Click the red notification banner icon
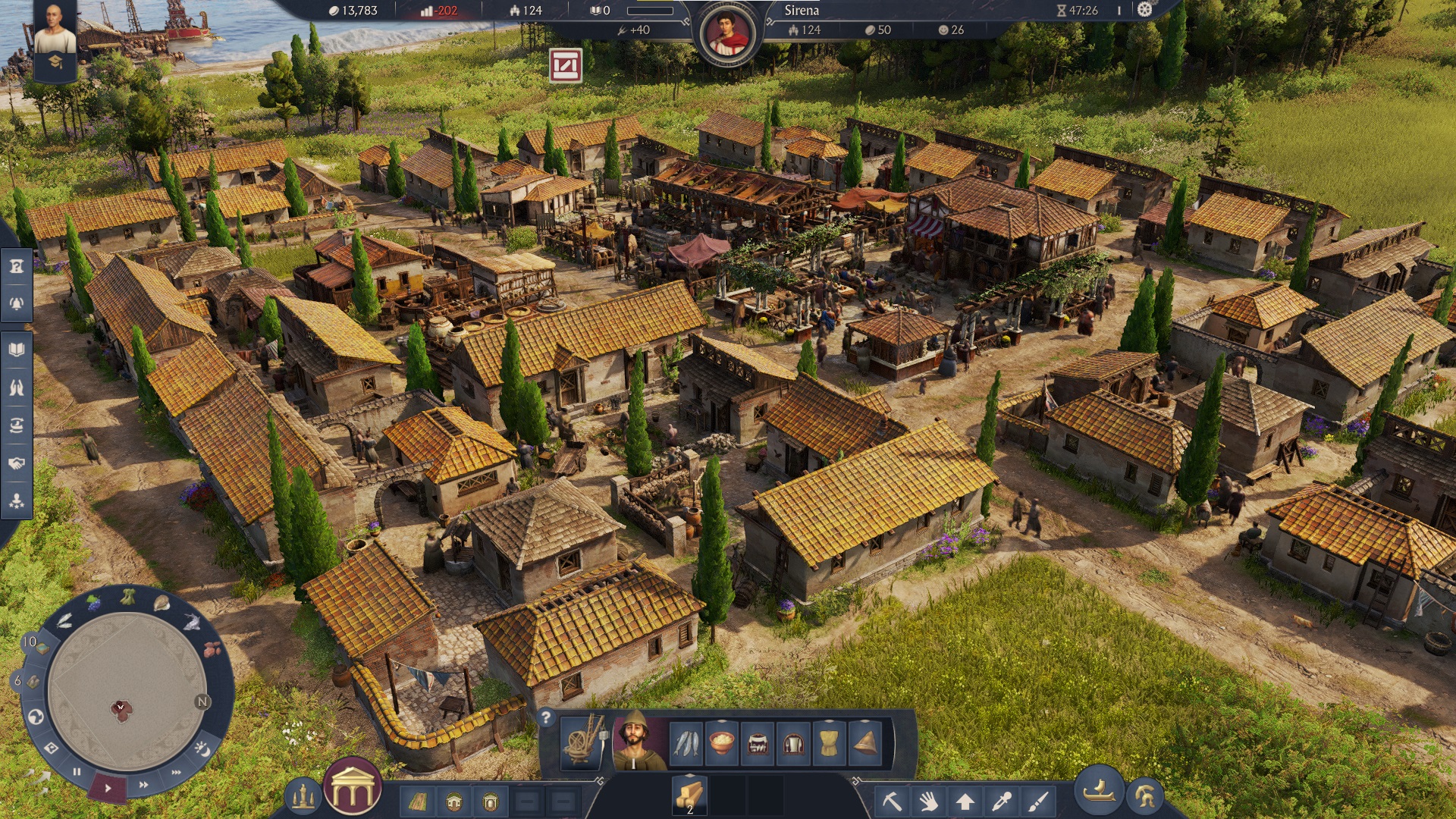Image resolution: width=1456 pixels, height=819 pixels. pos(566,66)
